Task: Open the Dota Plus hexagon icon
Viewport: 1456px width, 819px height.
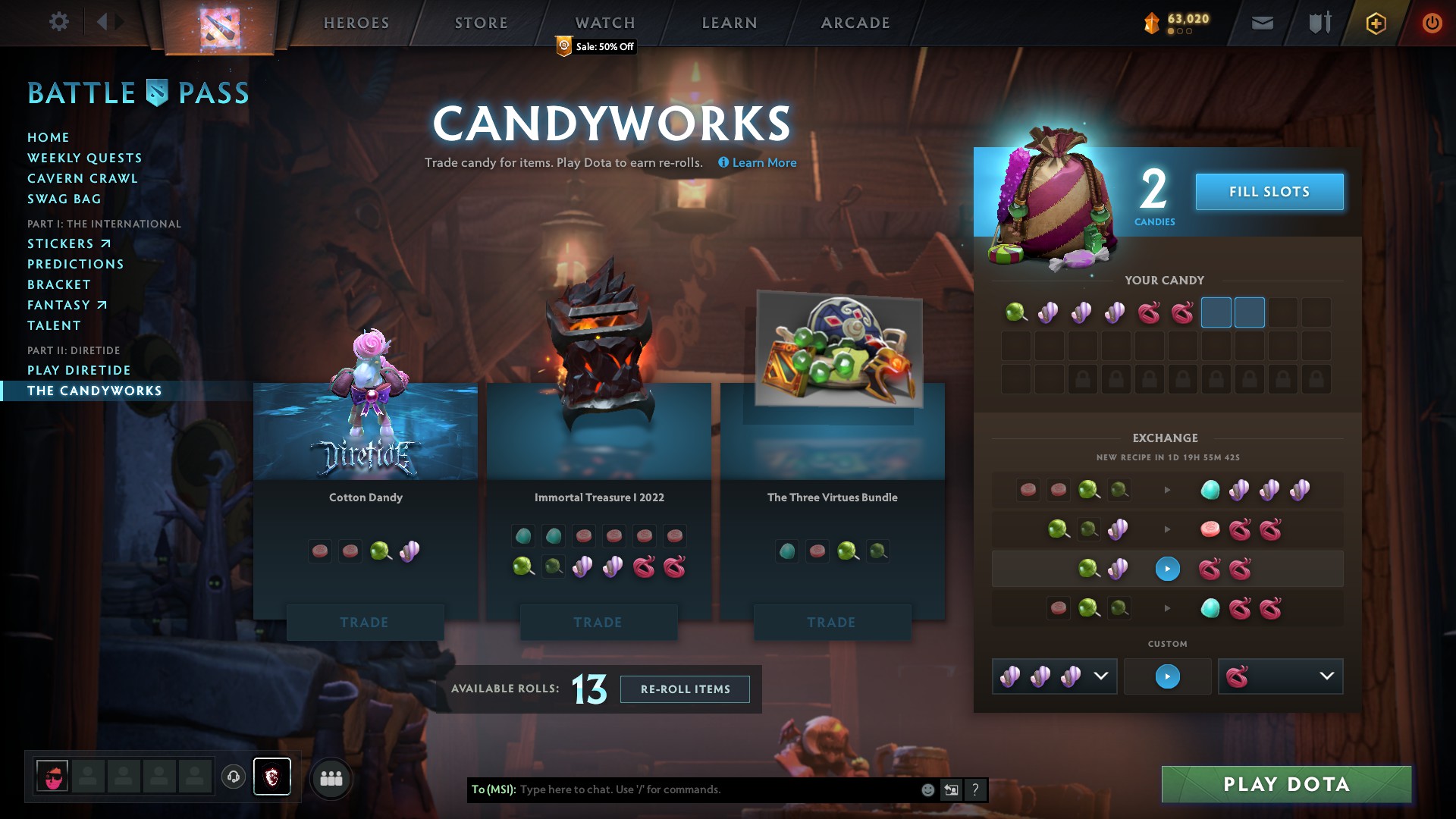Action: (1375, 22)
